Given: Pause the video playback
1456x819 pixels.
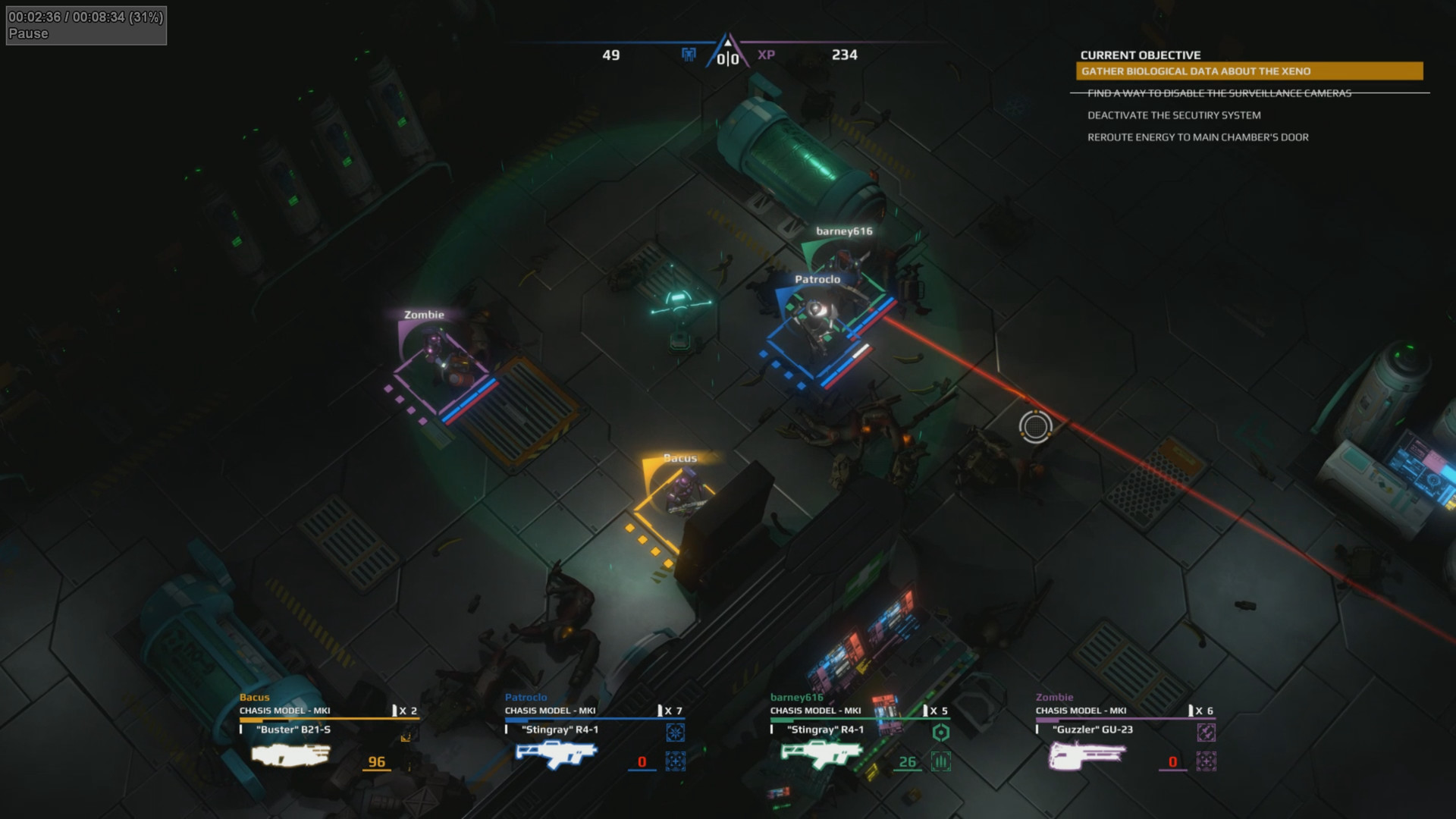Looking at the screenshot, I should (x=28, y=33).
